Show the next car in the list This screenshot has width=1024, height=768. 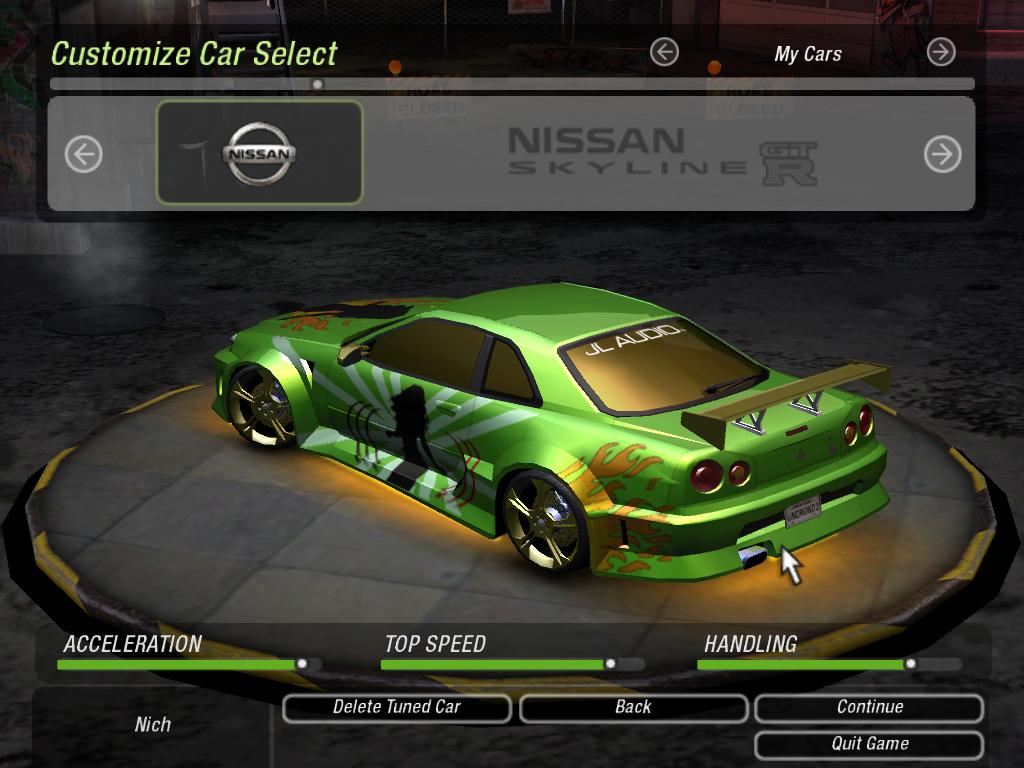coord(942,154)
